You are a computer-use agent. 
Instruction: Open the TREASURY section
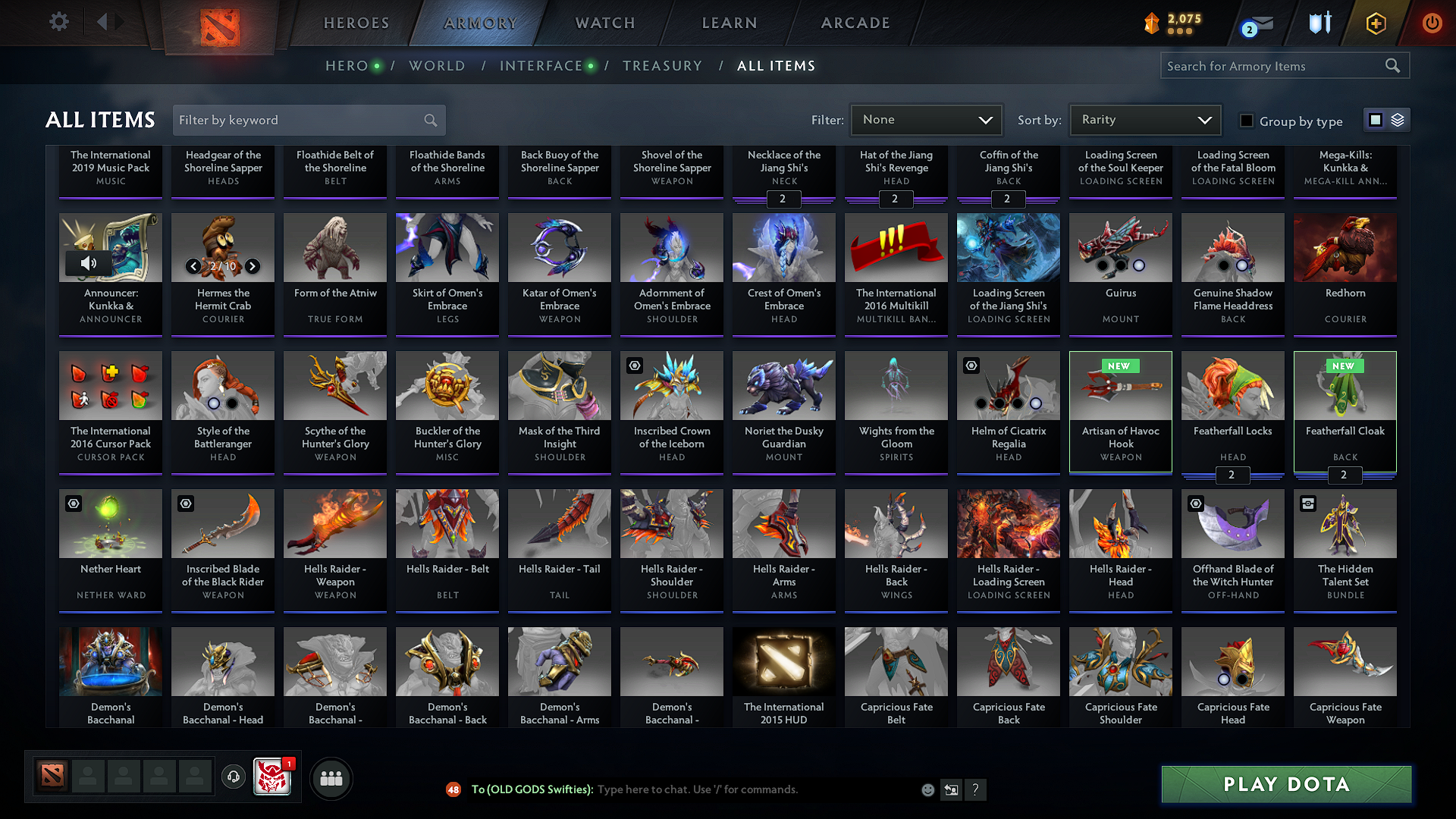coord(662,66)
